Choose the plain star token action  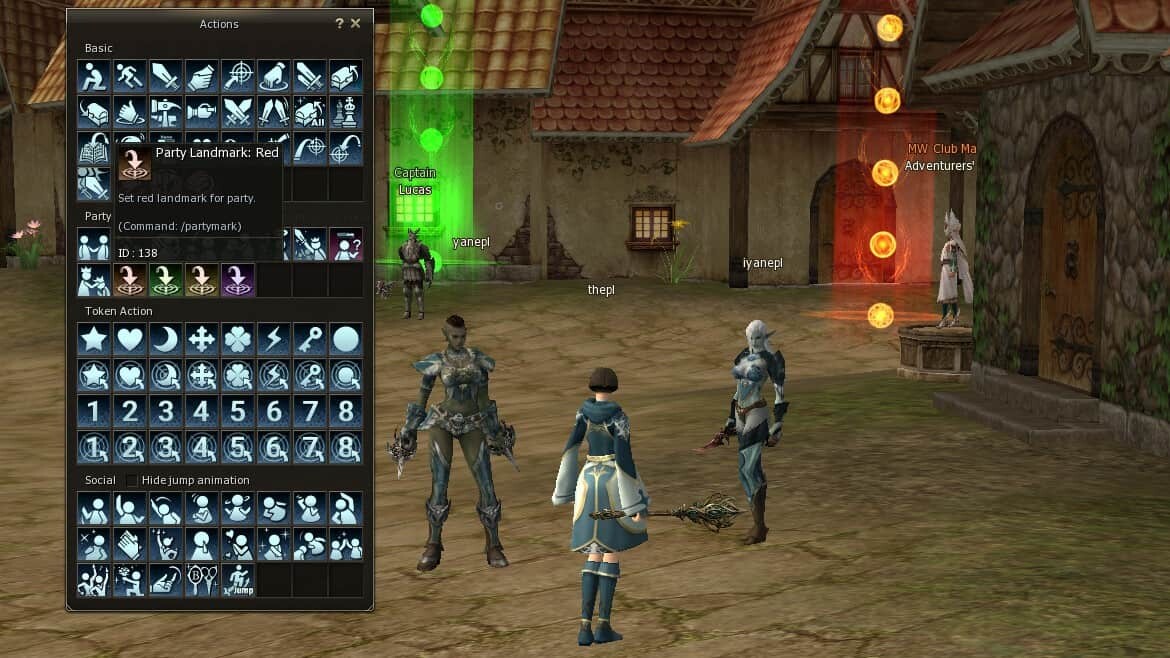[94, 339]
